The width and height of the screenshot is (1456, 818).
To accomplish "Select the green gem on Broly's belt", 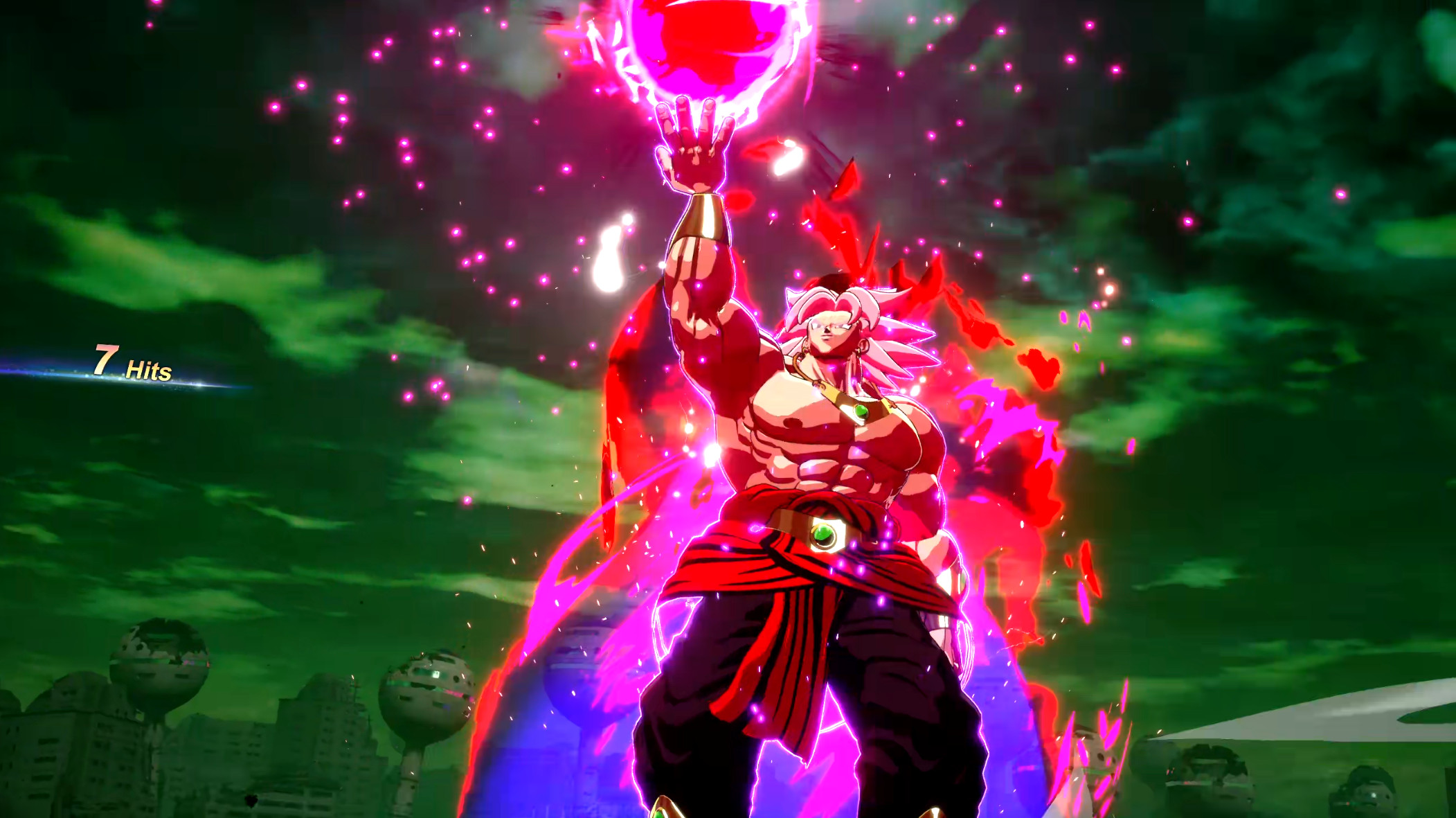I will click(x=824, y=537).
